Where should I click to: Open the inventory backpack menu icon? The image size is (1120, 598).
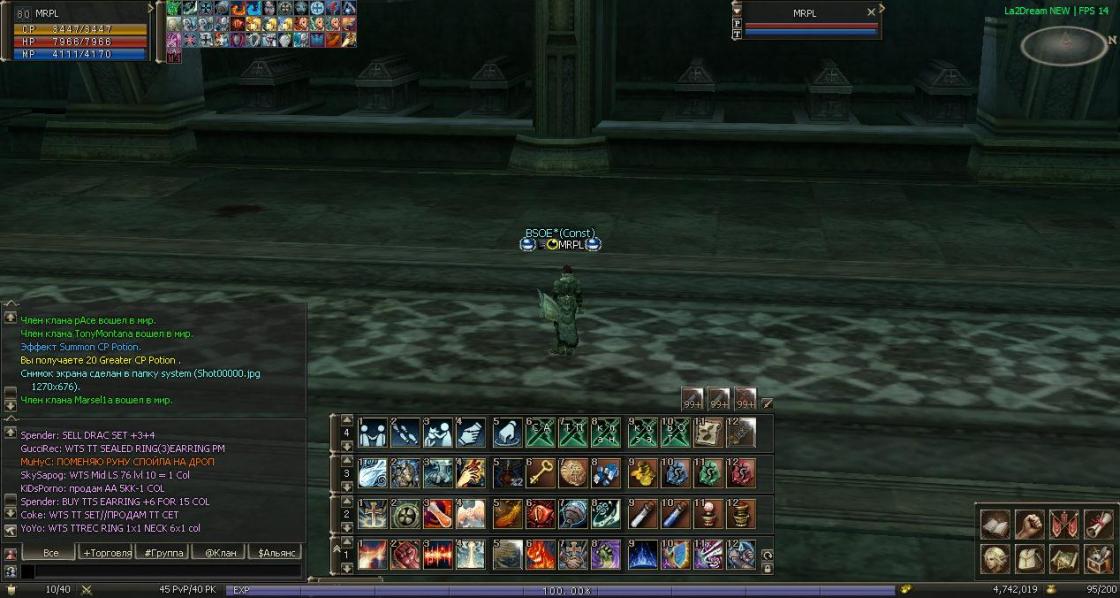point(1029,557)
